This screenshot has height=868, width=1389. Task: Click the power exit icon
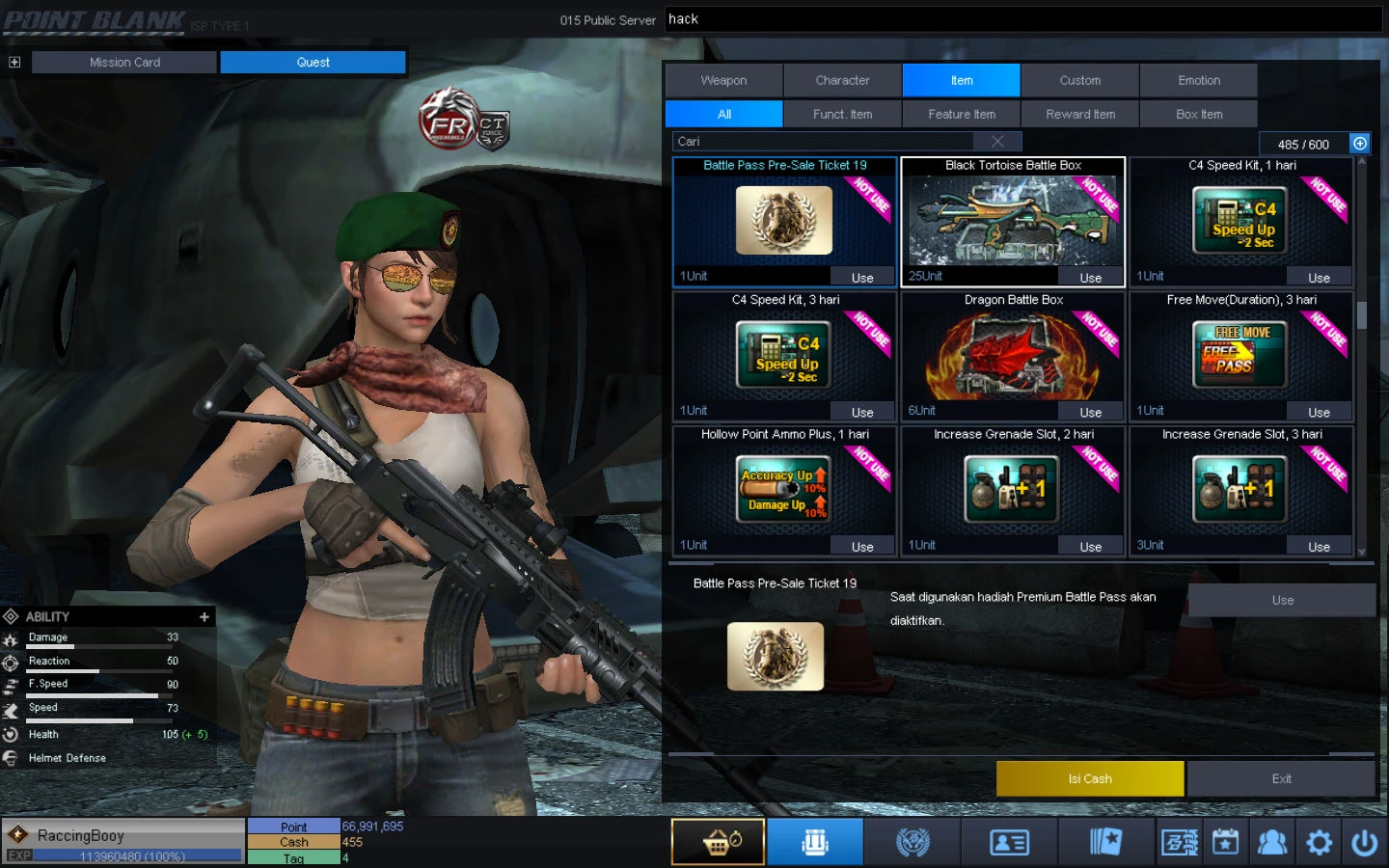pyautogui.click(x=1364, y=843)
